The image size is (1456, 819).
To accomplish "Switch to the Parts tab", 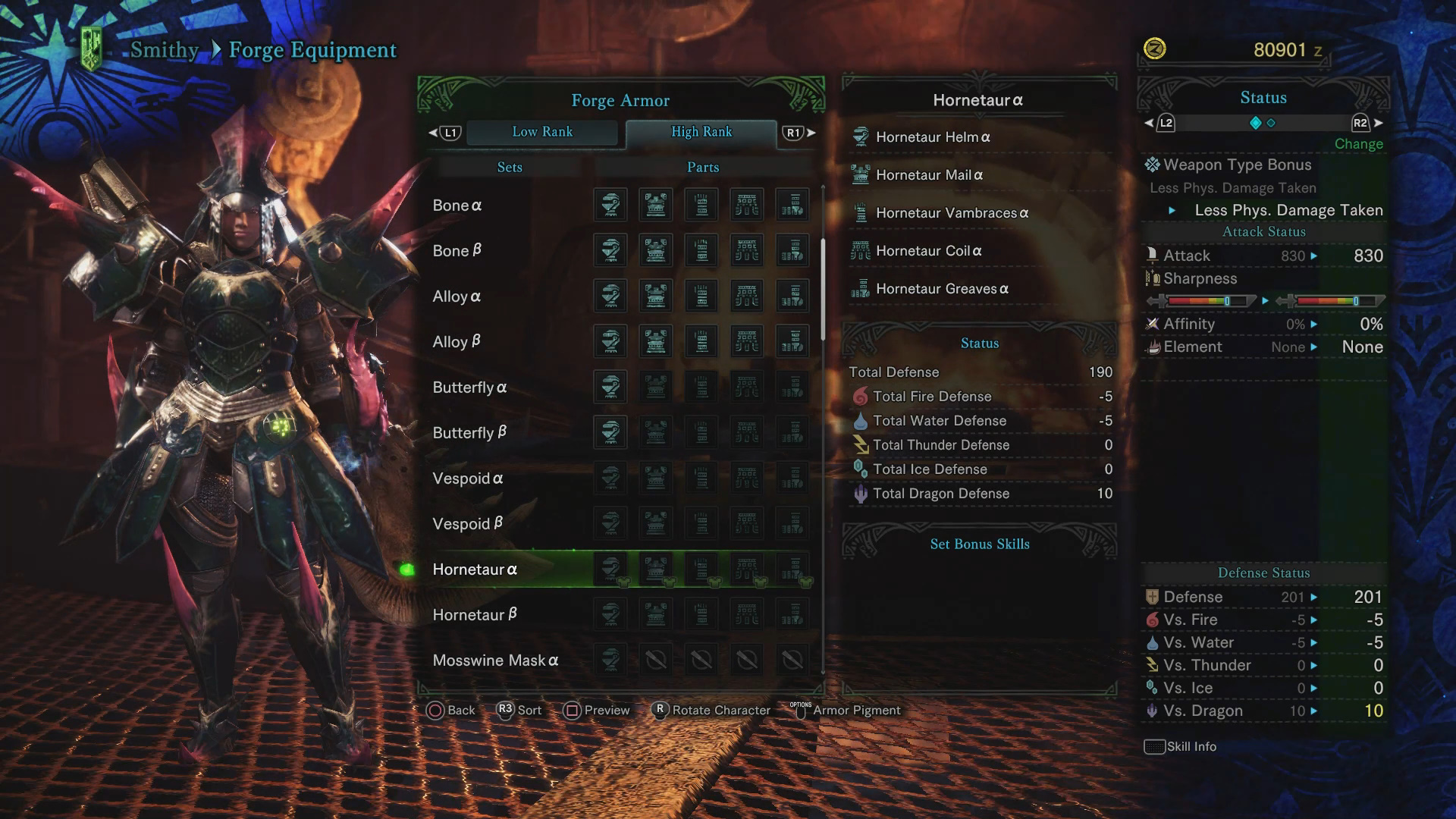I will tap(701, 167).
